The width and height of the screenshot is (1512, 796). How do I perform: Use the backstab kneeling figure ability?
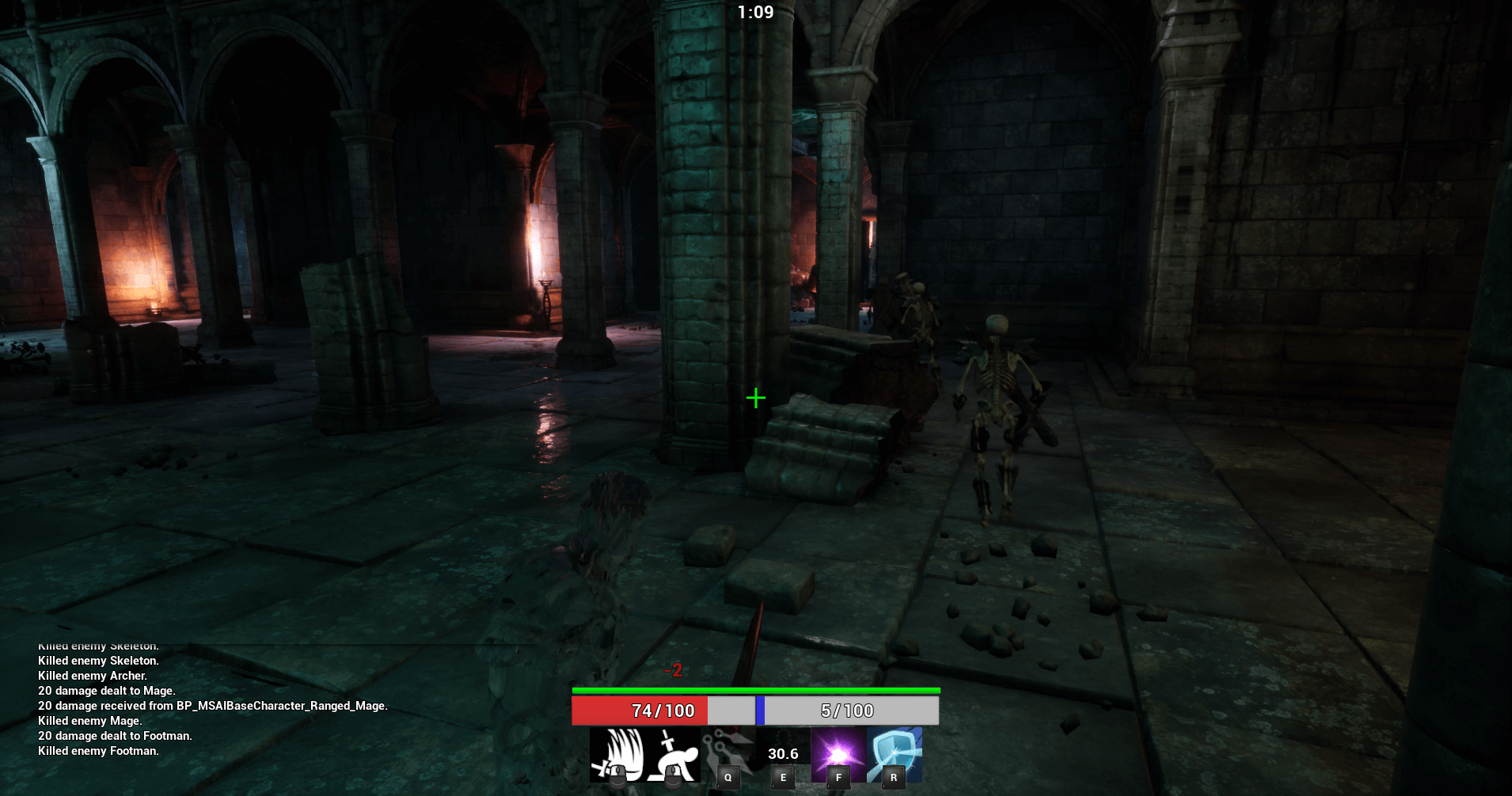[x=672, y=755]
